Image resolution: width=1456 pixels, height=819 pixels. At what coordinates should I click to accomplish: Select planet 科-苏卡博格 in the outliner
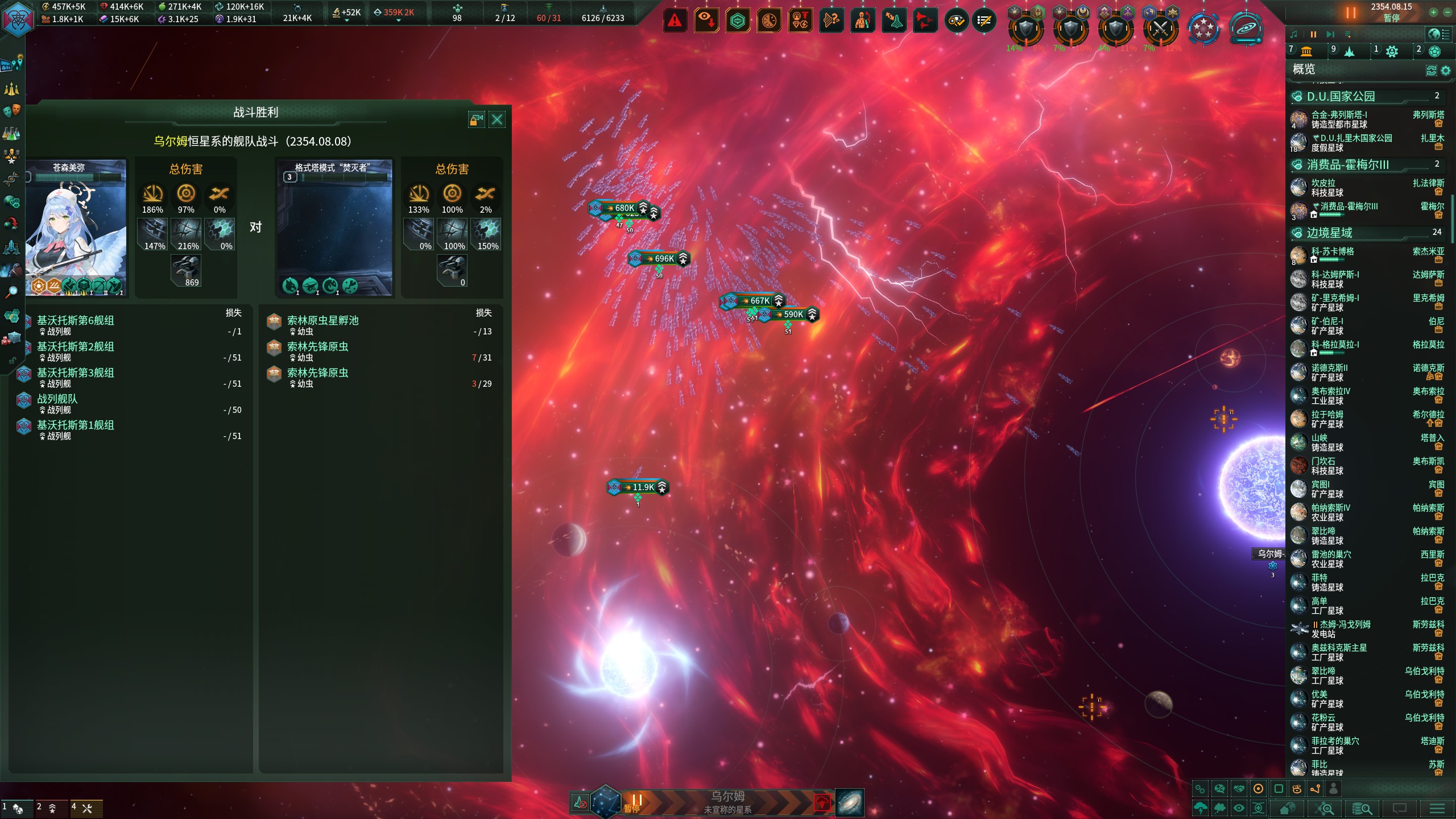click(x=1332, y=251)
